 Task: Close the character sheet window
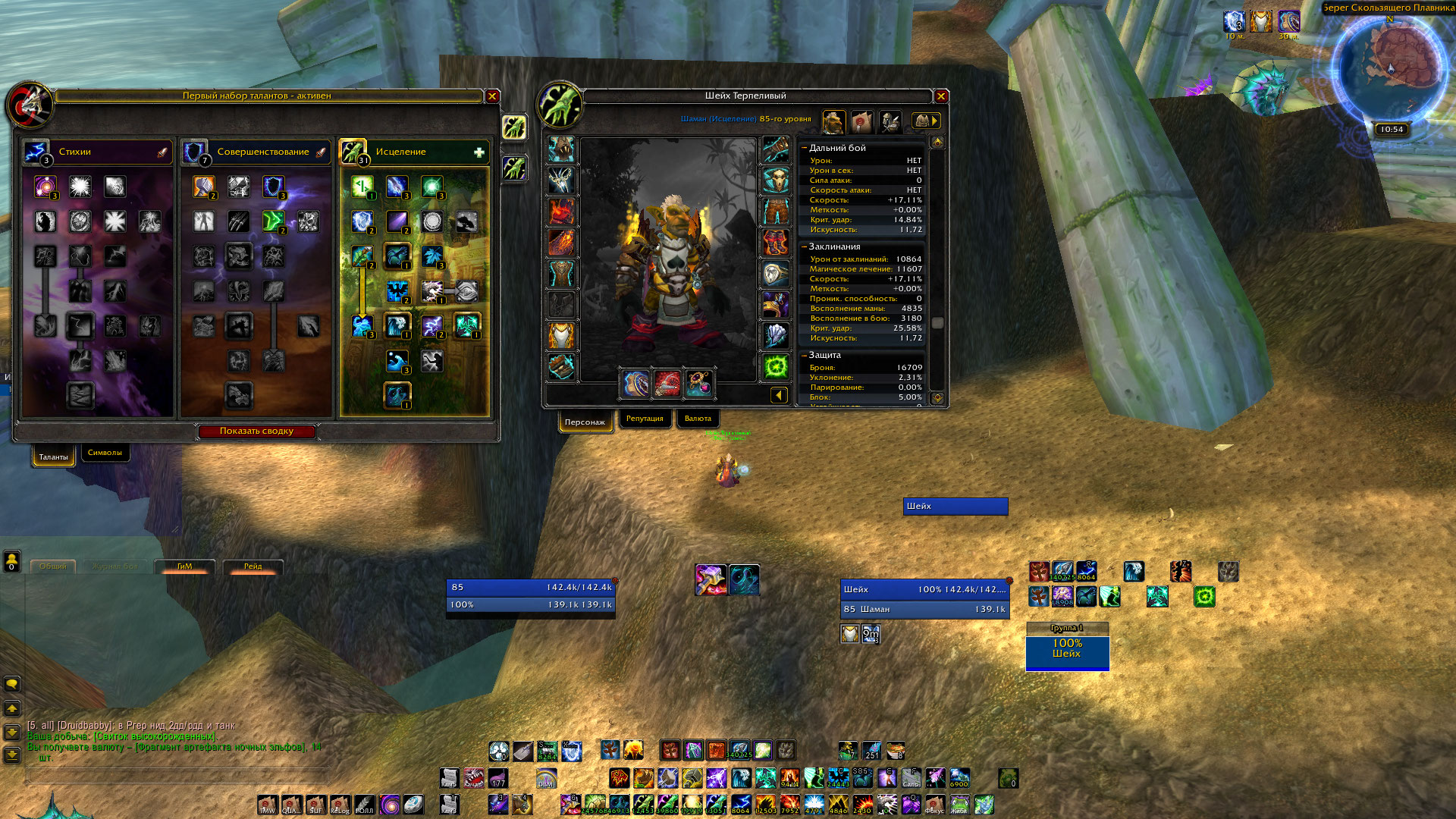pyautogui.click(x=941, y=96)
